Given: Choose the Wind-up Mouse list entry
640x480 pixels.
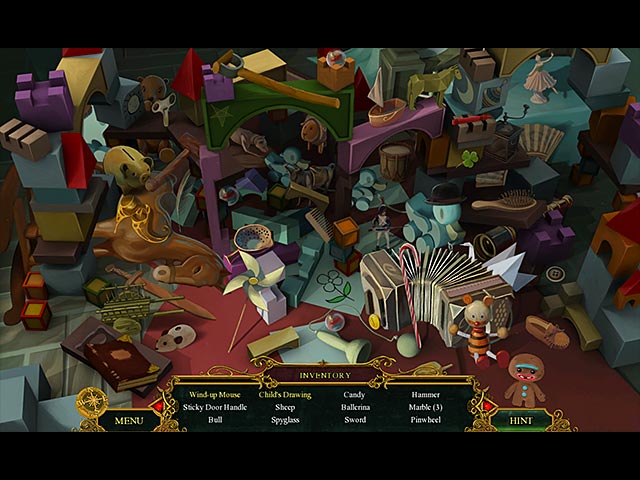Looking at the screenshot, I should (213, 395).
